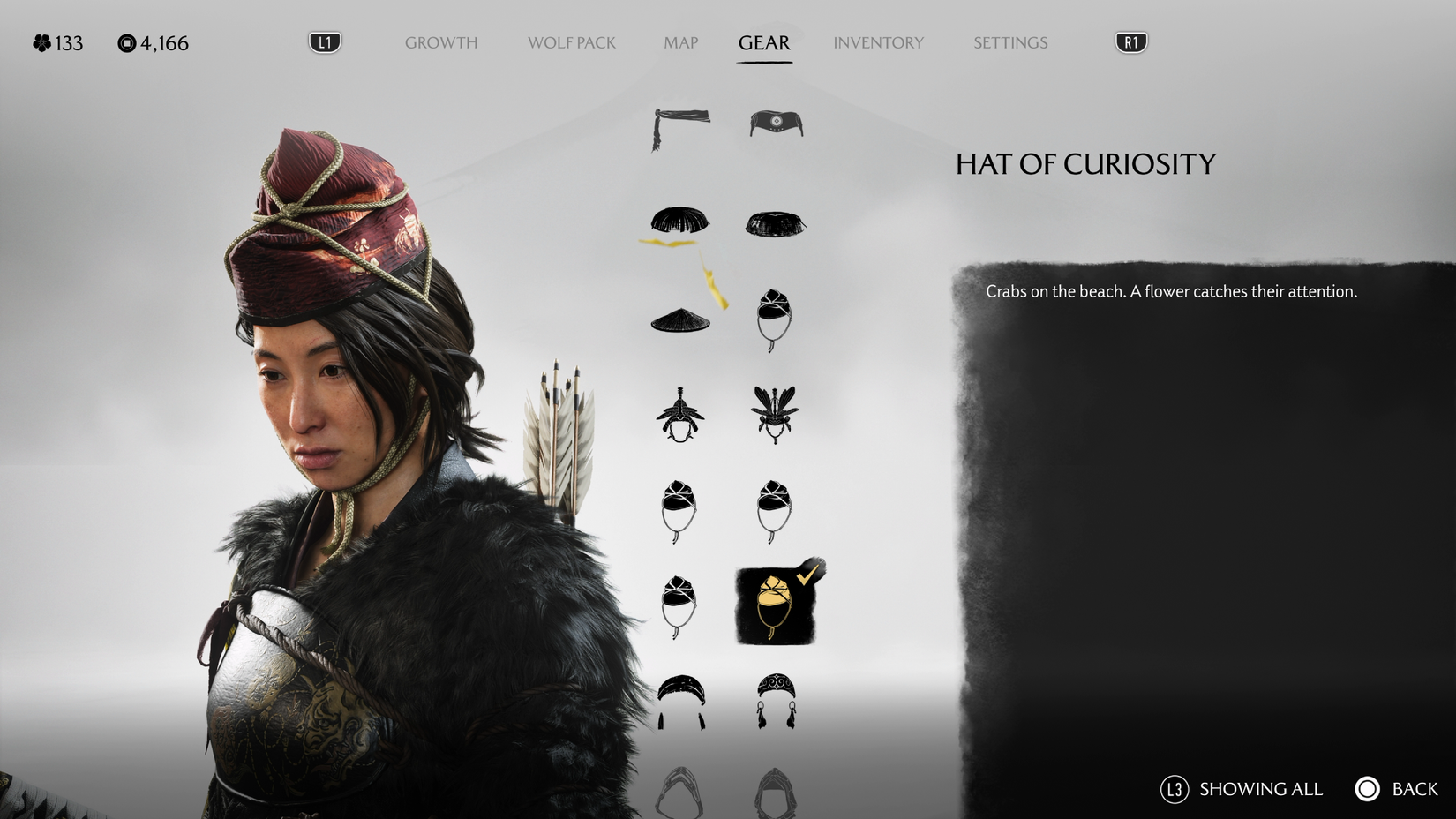This screenshot has width=1456, height=819.
Task: Switch to the Inventory tab
Action: pos(879,42)
